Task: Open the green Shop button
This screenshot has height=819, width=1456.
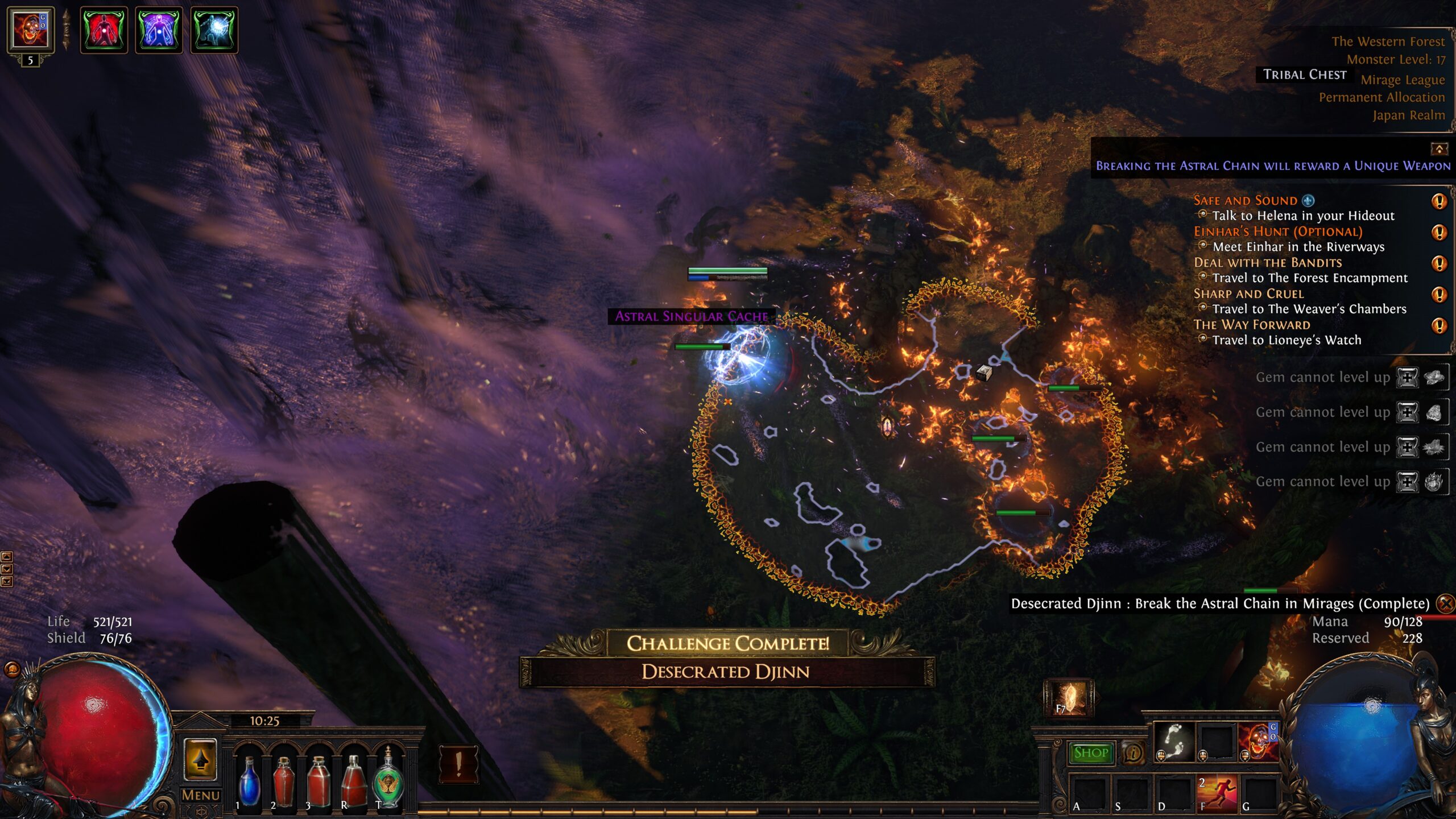Action: [x=1090, y=753]
